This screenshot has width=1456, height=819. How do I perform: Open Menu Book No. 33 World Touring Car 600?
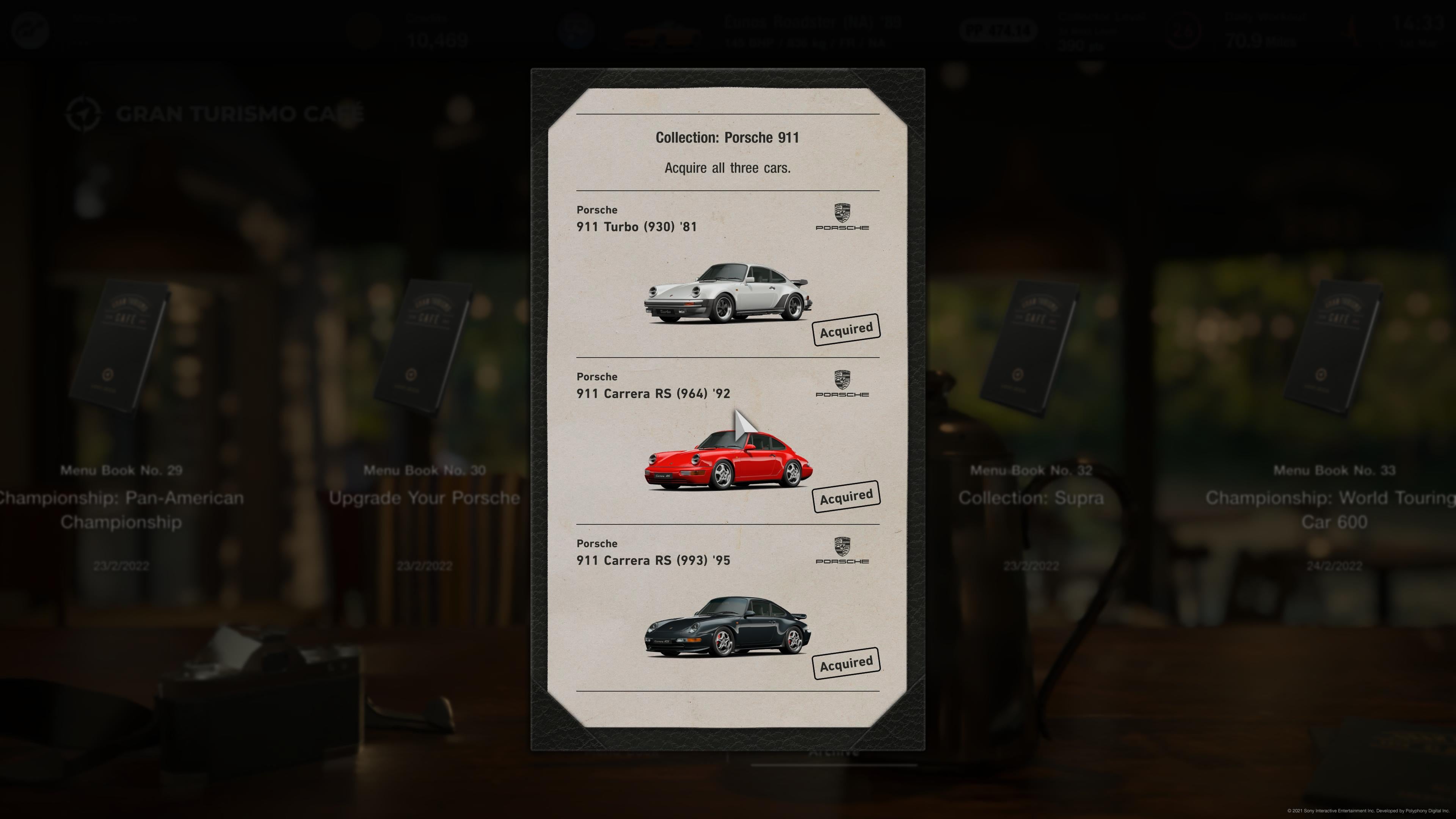(x=1334, y=348)
